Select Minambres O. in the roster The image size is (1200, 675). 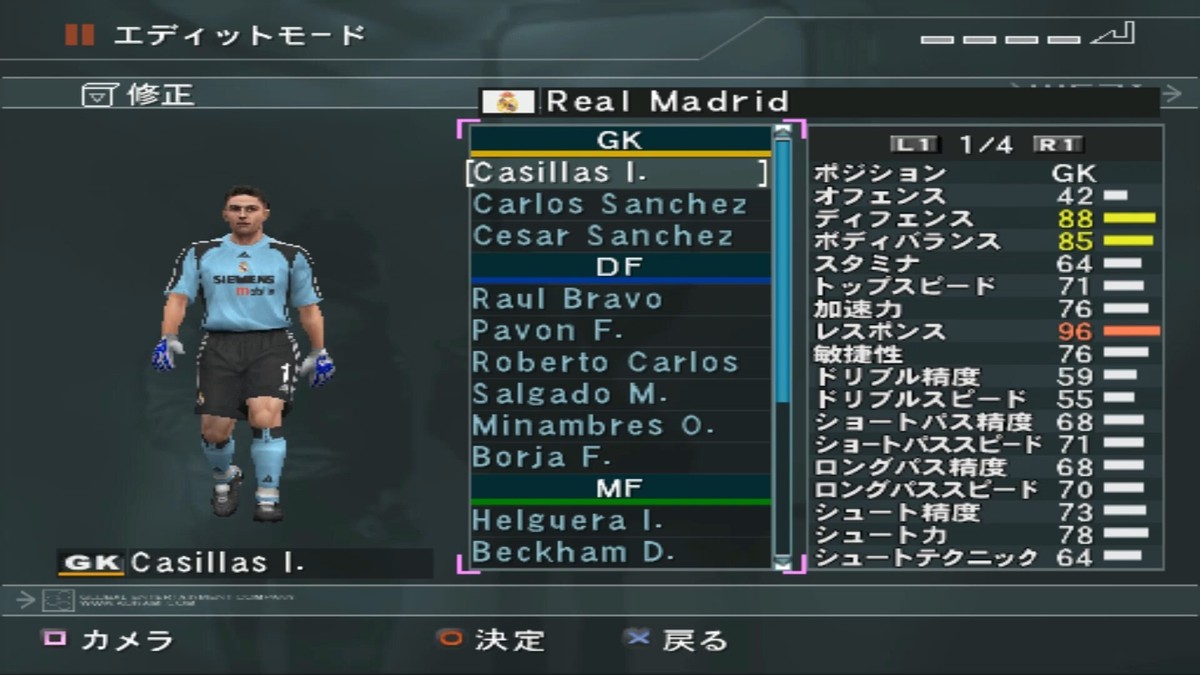[593, 425]
